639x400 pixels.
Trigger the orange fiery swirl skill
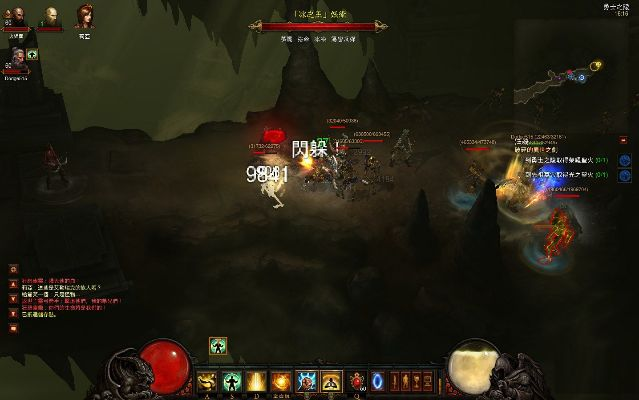coord(282,381)
